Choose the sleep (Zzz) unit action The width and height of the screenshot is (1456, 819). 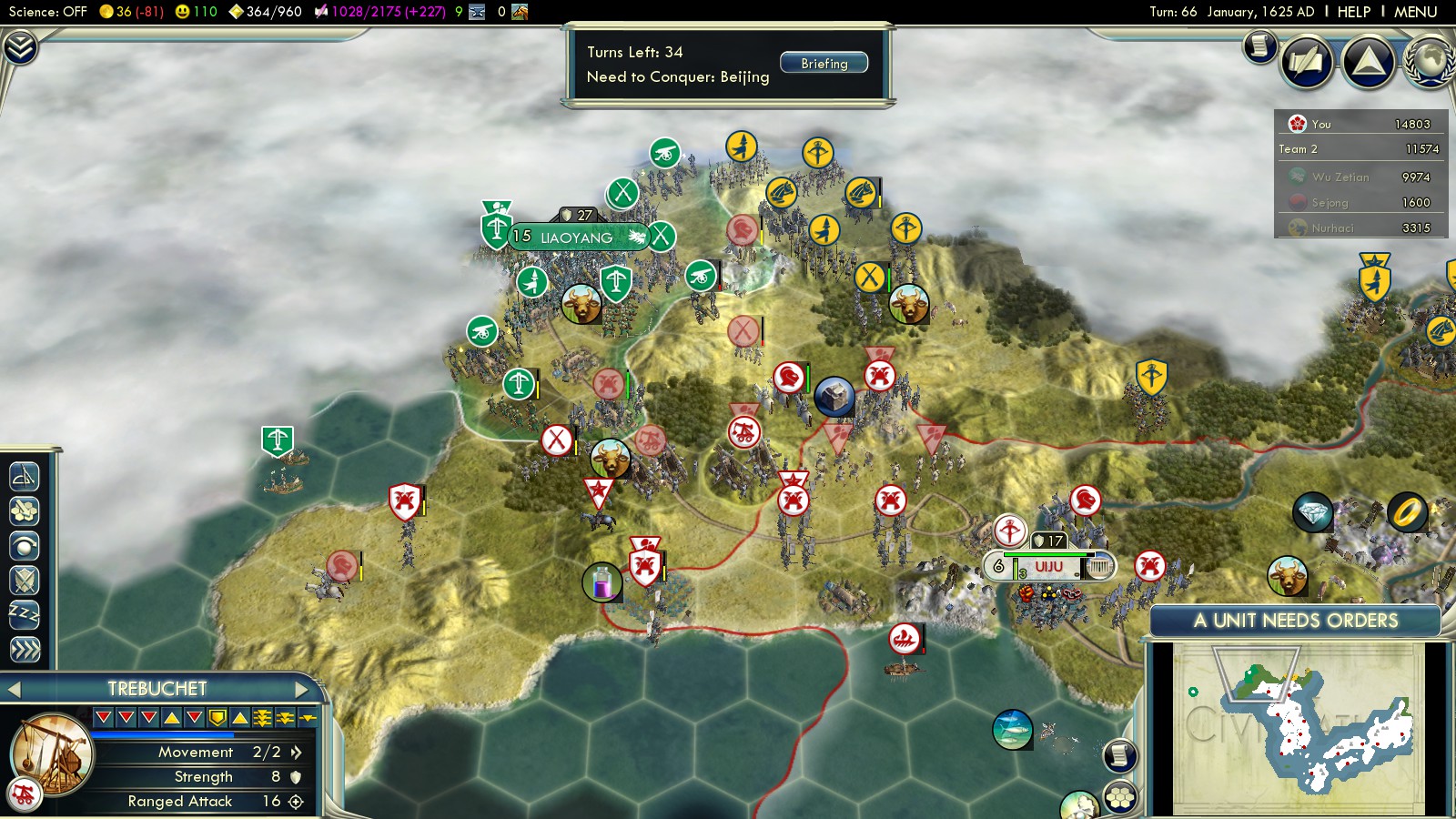point(25,614)
